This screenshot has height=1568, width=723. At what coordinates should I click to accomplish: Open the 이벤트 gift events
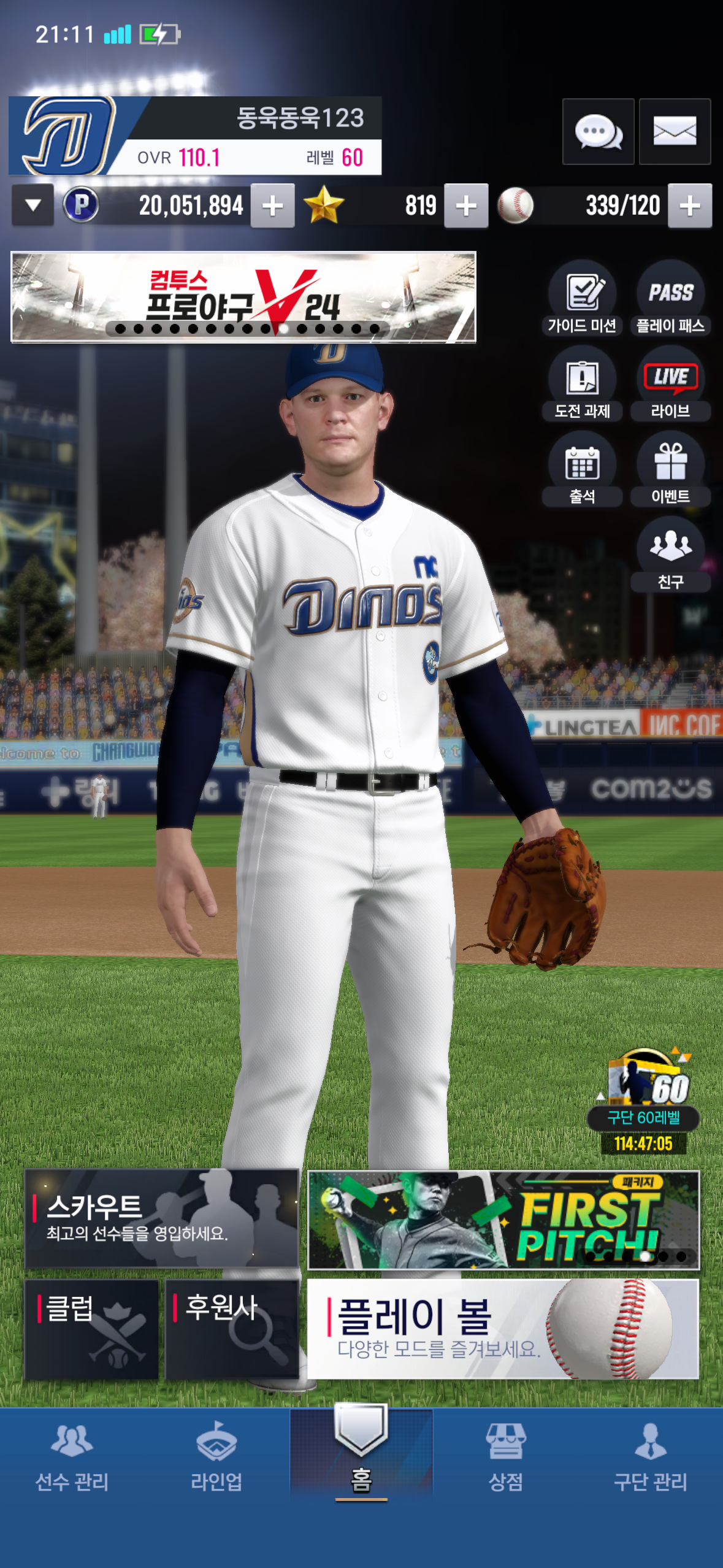[x=671, y=469]
